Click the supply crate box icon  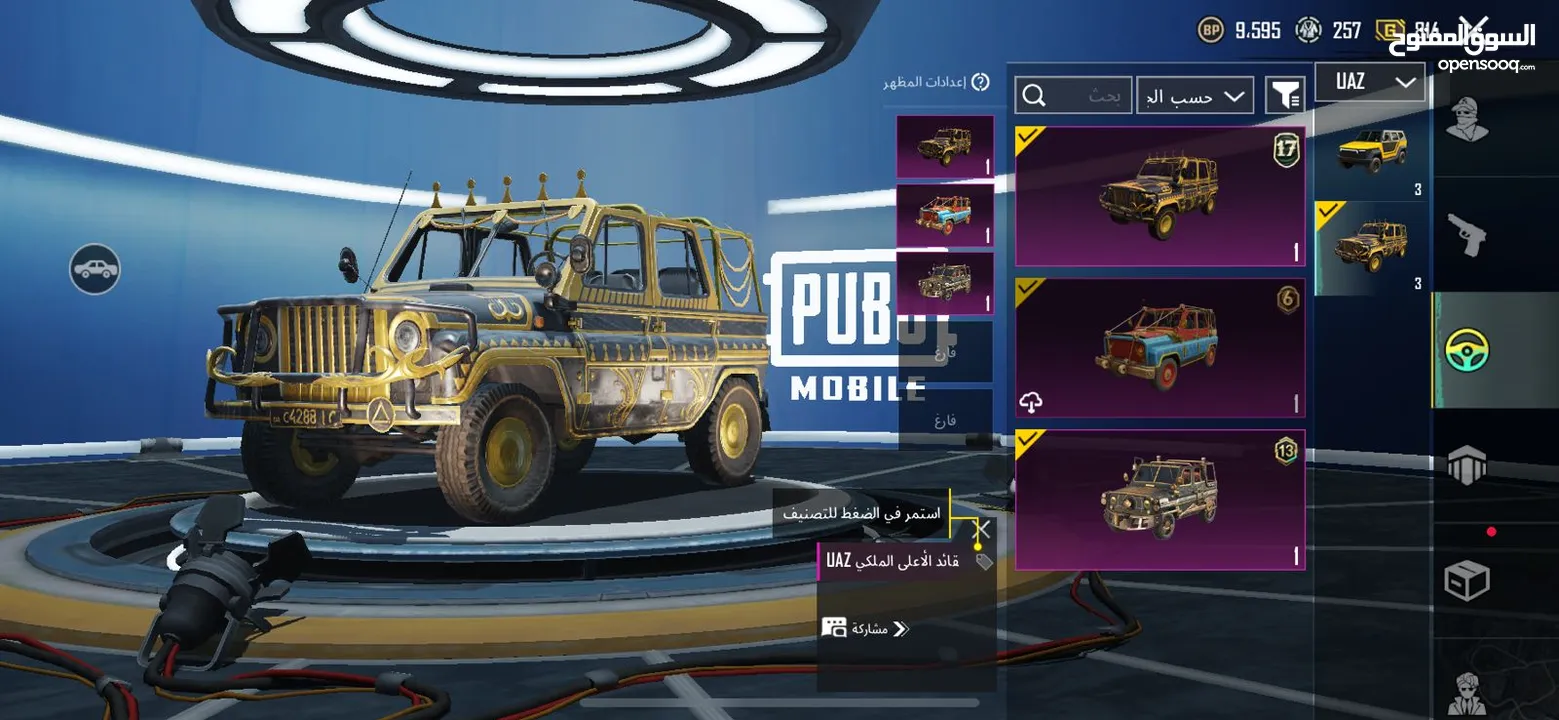[1468, 580]
